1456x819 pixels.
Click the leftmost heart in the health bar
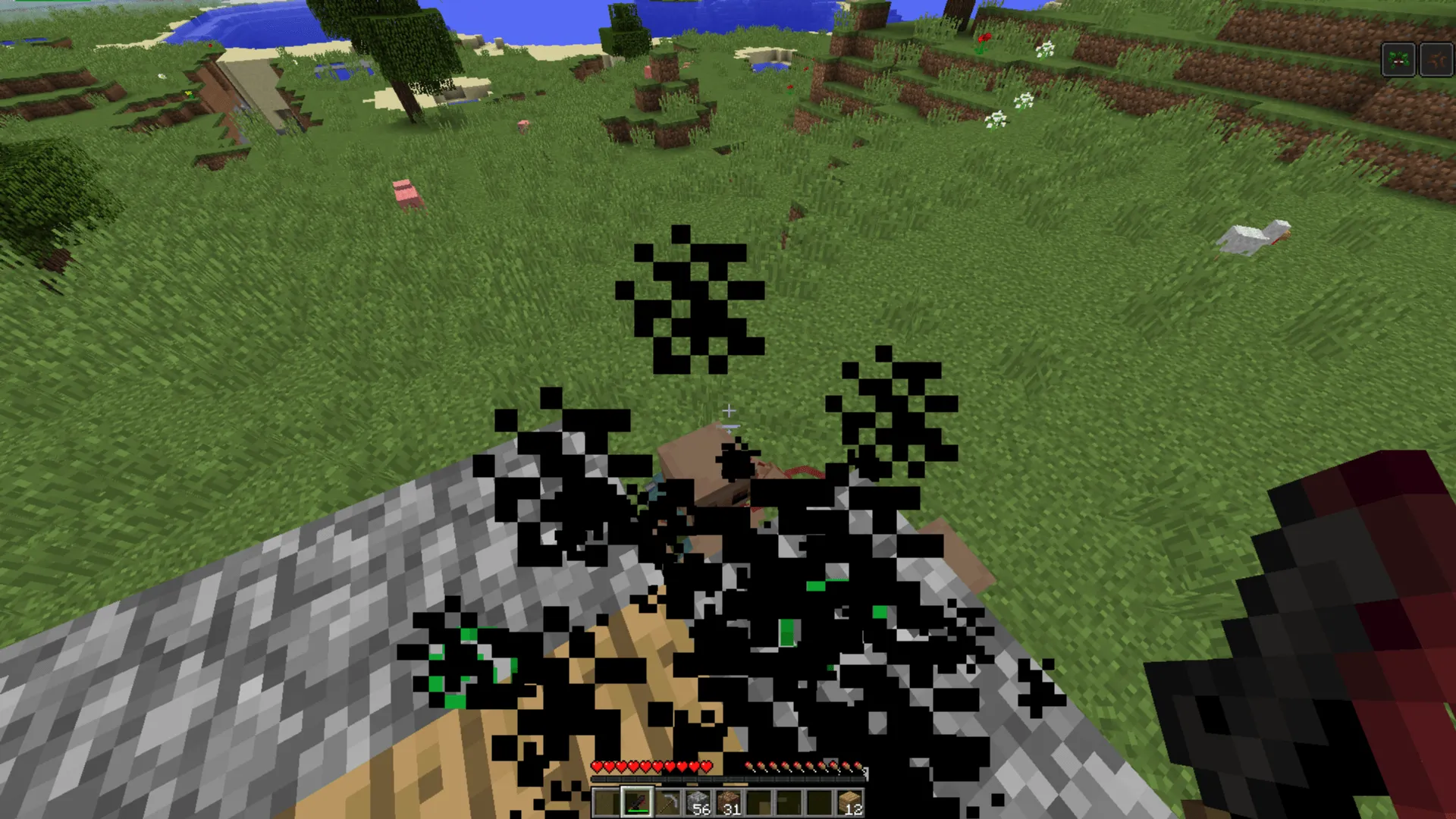coord(597,765)
